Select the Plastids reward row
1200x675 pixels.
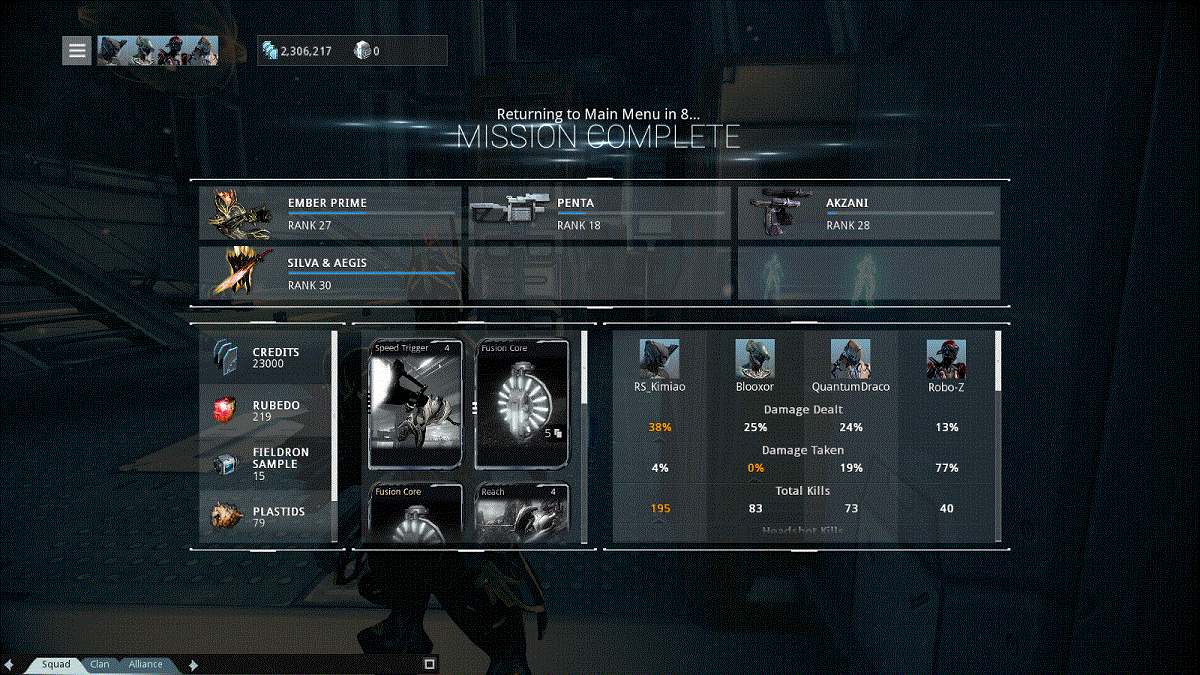pos(265,517)
